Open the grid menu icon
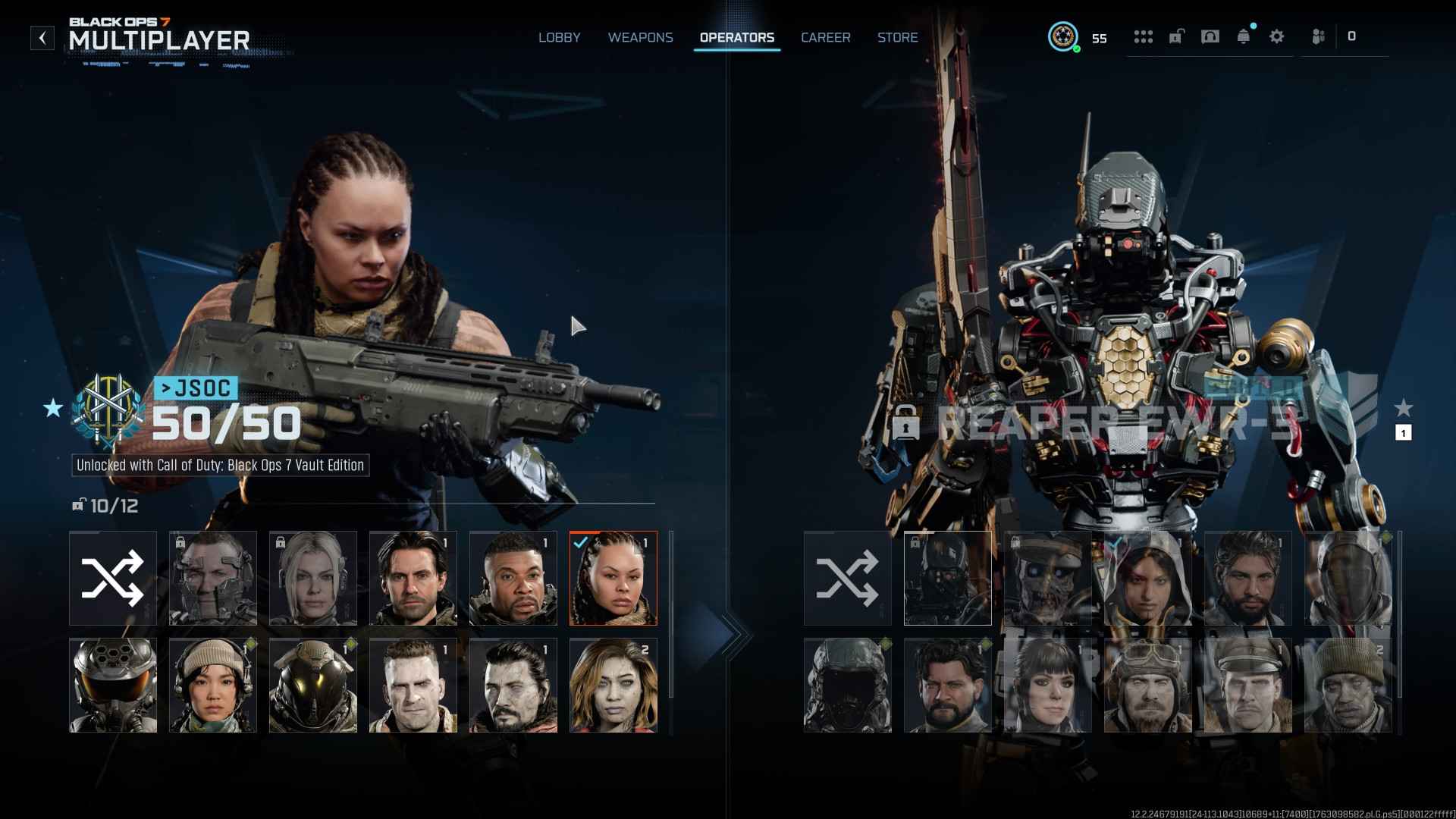The height and width of the screenshot is (819, 1456). click(x=1143, y=36)
